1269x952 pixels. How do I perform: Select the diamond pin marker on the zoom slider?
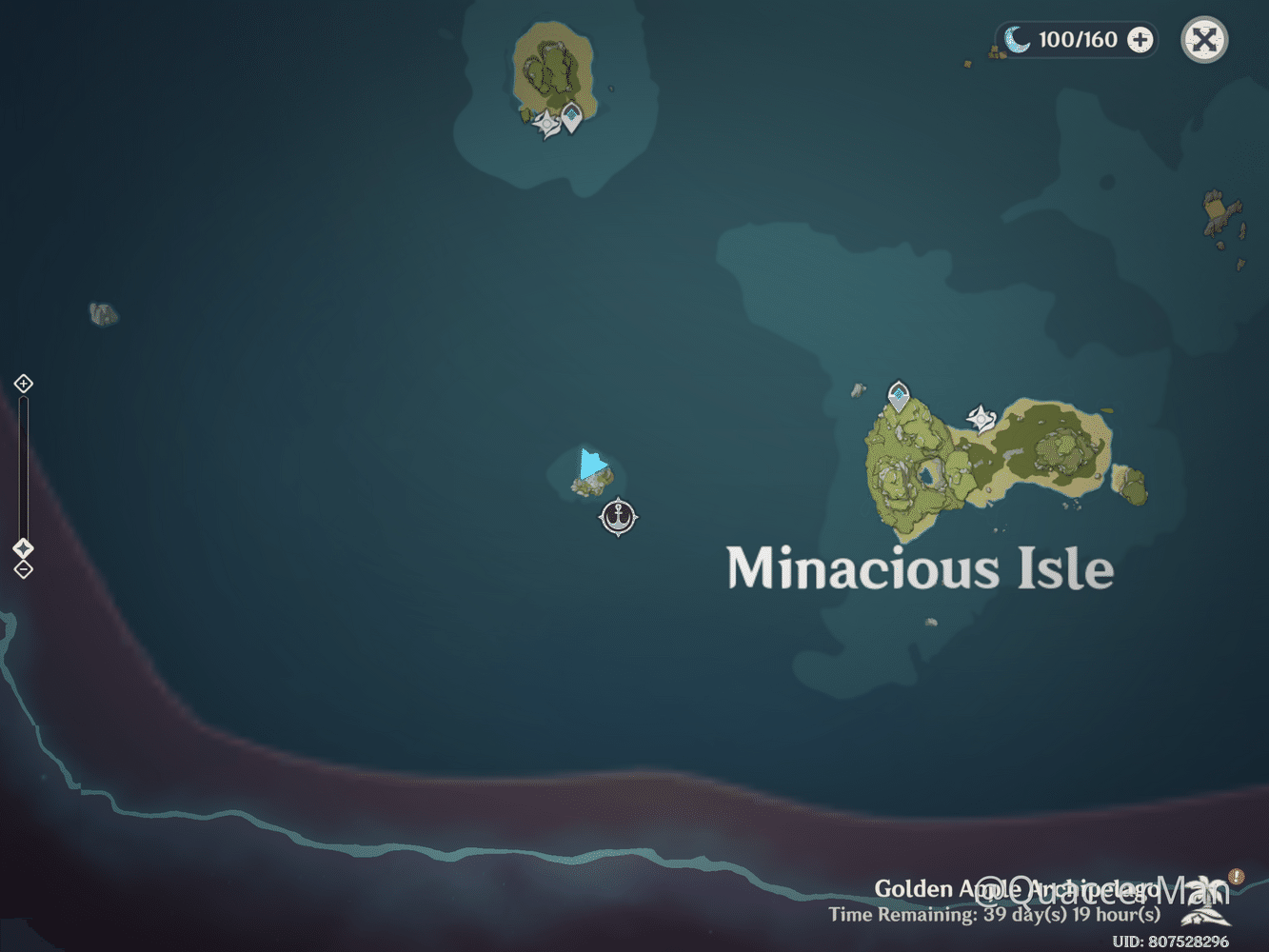(x=22, y=547)
